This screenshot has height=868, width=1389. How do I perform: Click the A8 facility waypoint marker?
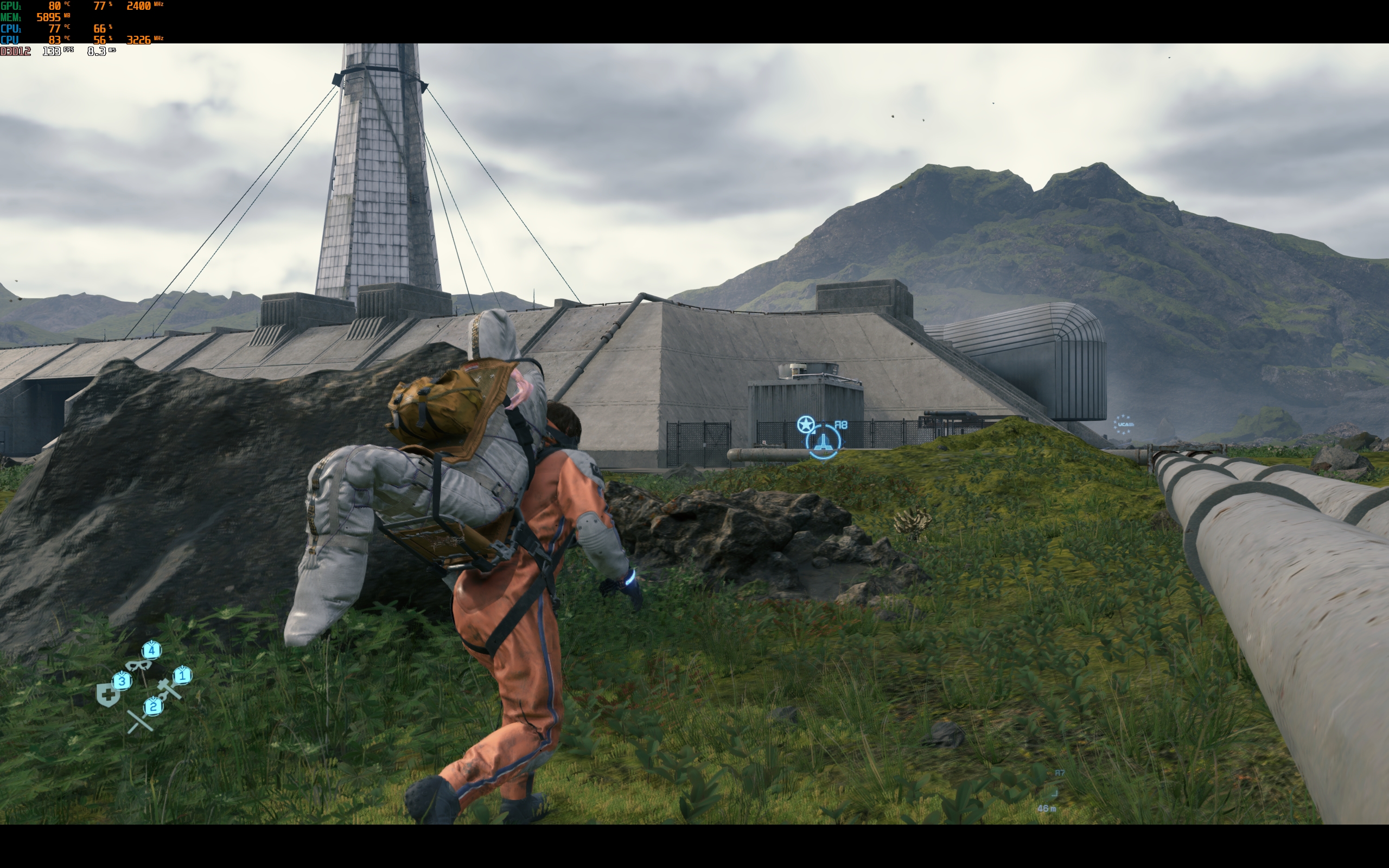tap(824, 441)
